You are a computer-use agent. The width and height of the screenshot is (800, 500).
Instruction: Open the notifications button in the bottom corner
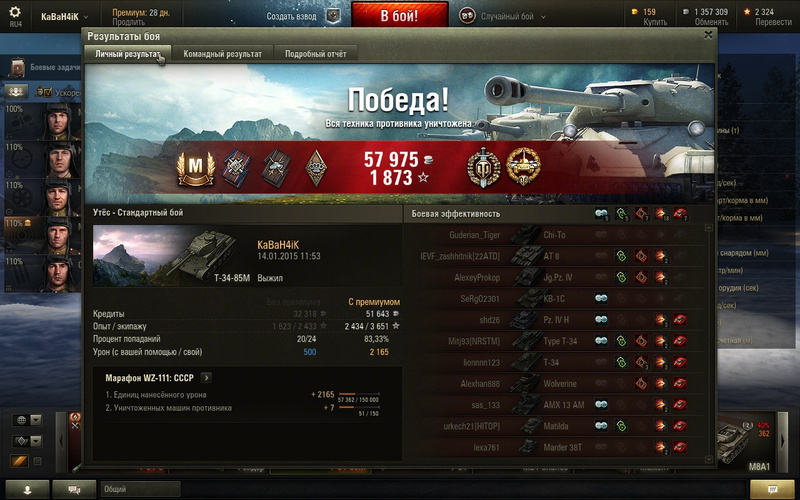coord(771,489)
